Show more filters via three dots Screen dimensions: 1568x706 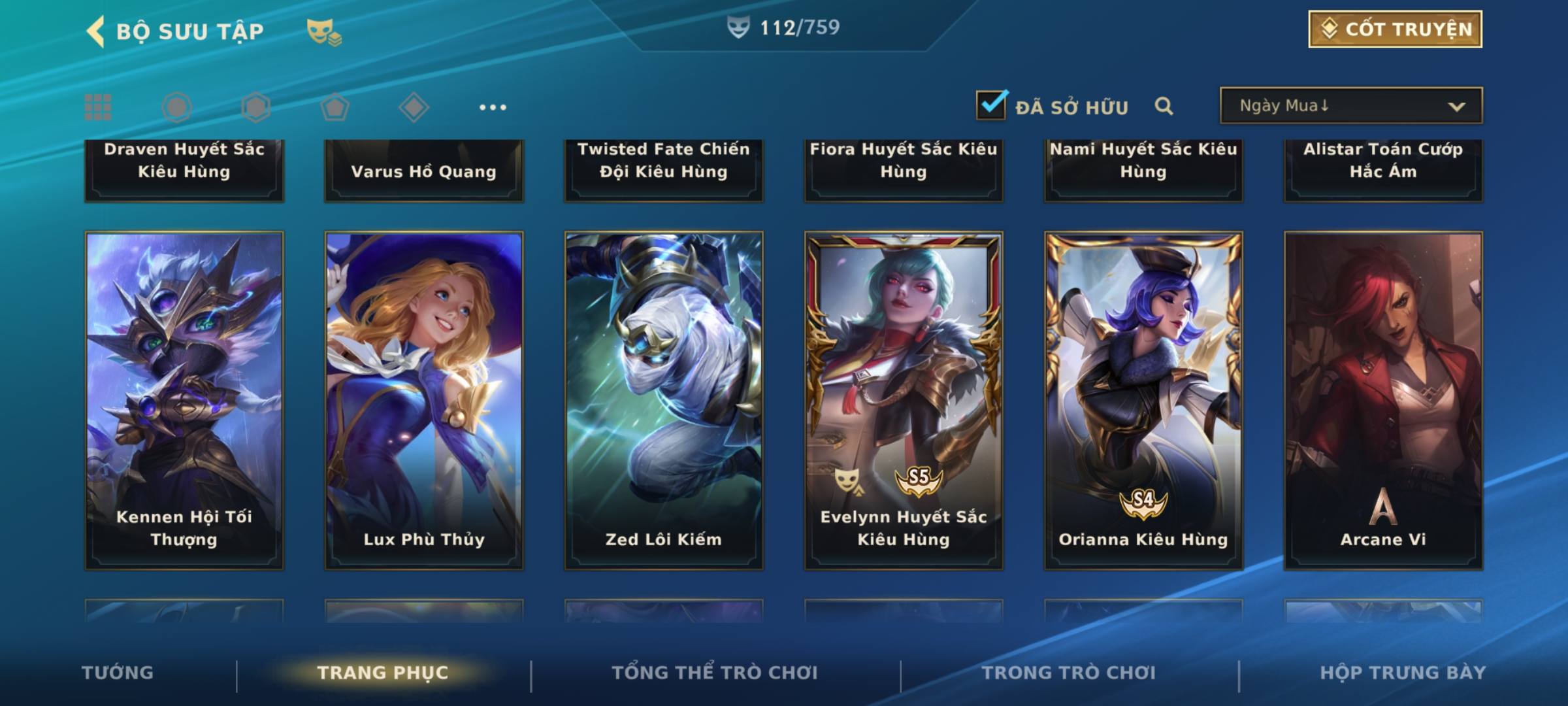tap(493, 107)
